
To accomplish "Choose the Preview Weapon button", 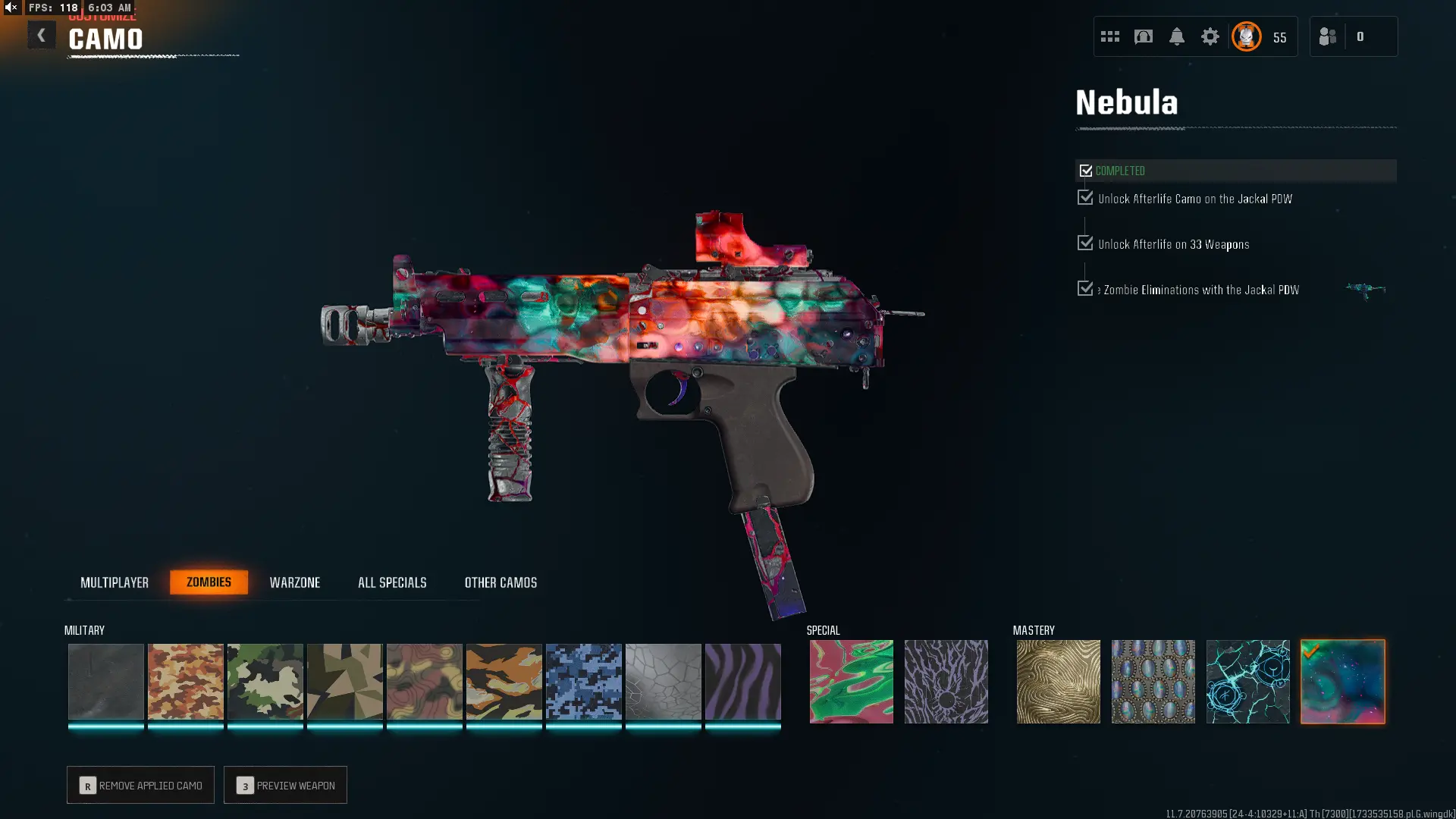I will [285, 785].
